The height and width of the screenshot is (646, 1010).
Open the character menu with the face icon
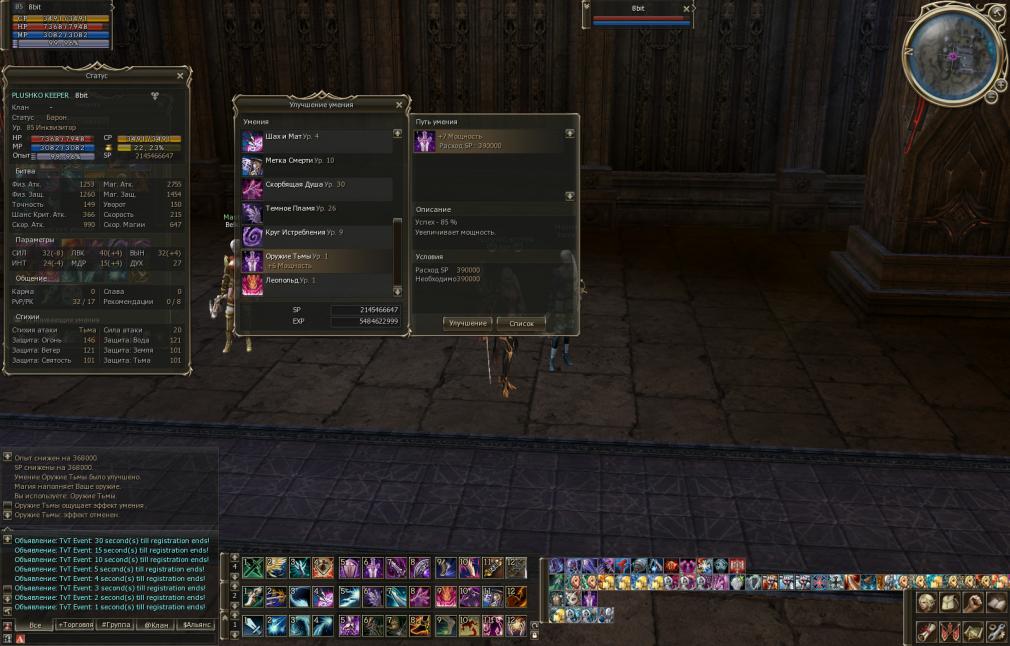pos(926,603)
